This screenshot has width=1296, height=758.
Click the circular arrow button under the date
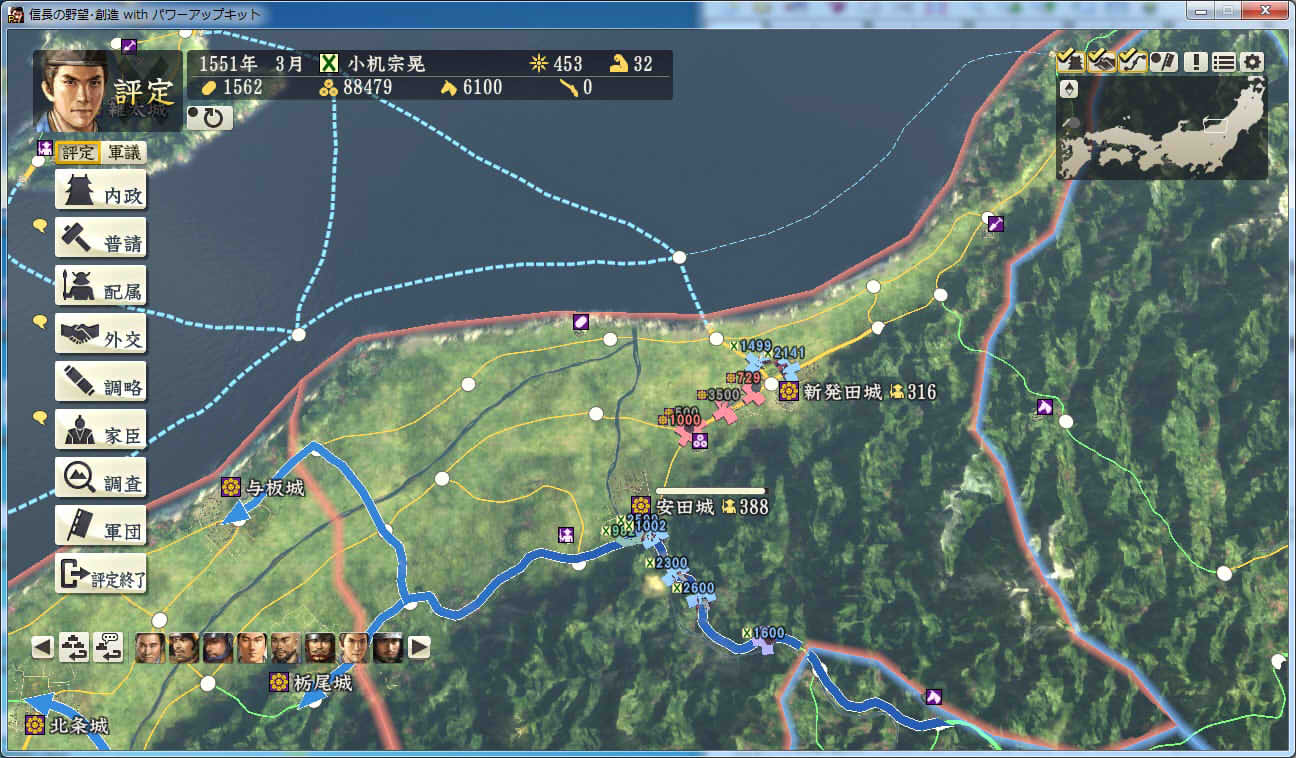pos(210,118)
